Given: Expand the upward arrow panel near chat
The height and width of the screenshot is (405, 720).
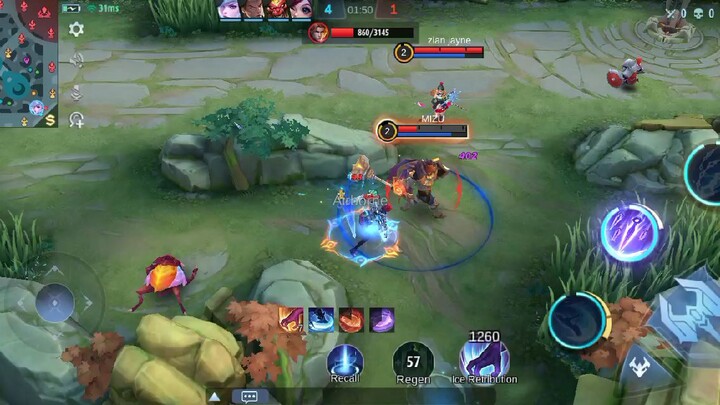Looking at the screenshot, I should pyautogui.click(x=214, y=396).
